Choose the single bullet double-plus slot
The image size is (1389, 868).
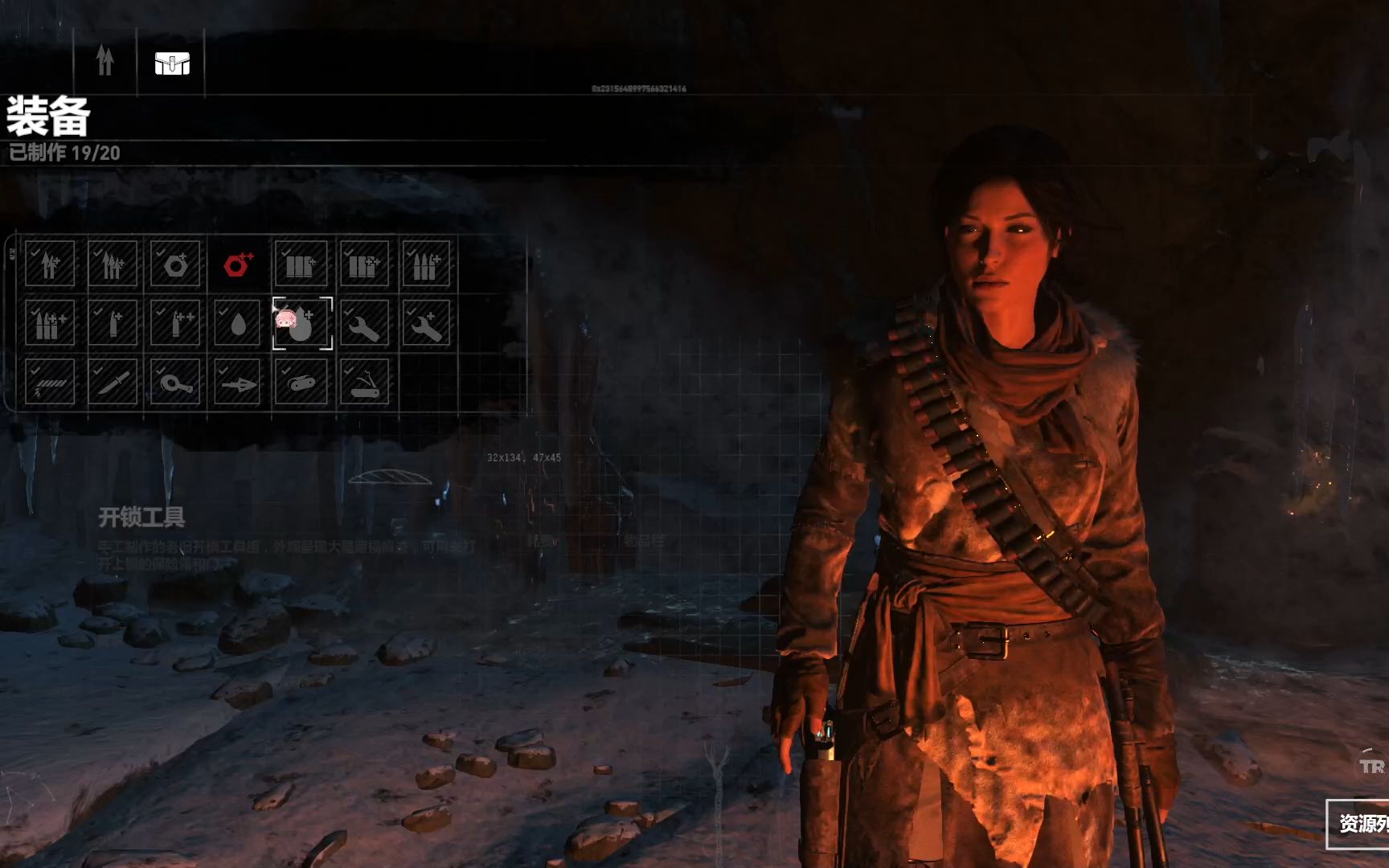[x=175, y=323]
